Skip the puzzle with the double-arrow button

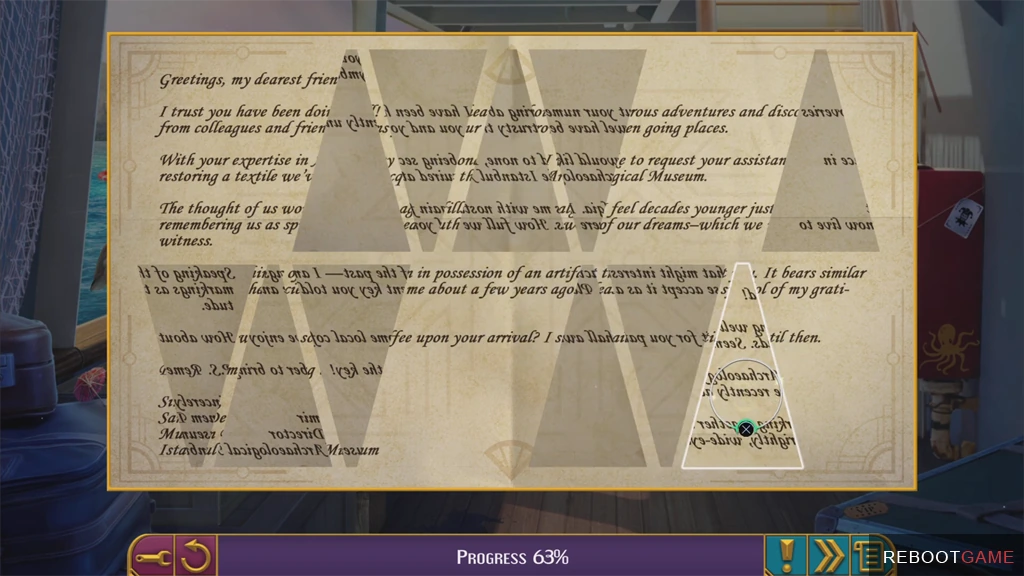pos(826,555)
